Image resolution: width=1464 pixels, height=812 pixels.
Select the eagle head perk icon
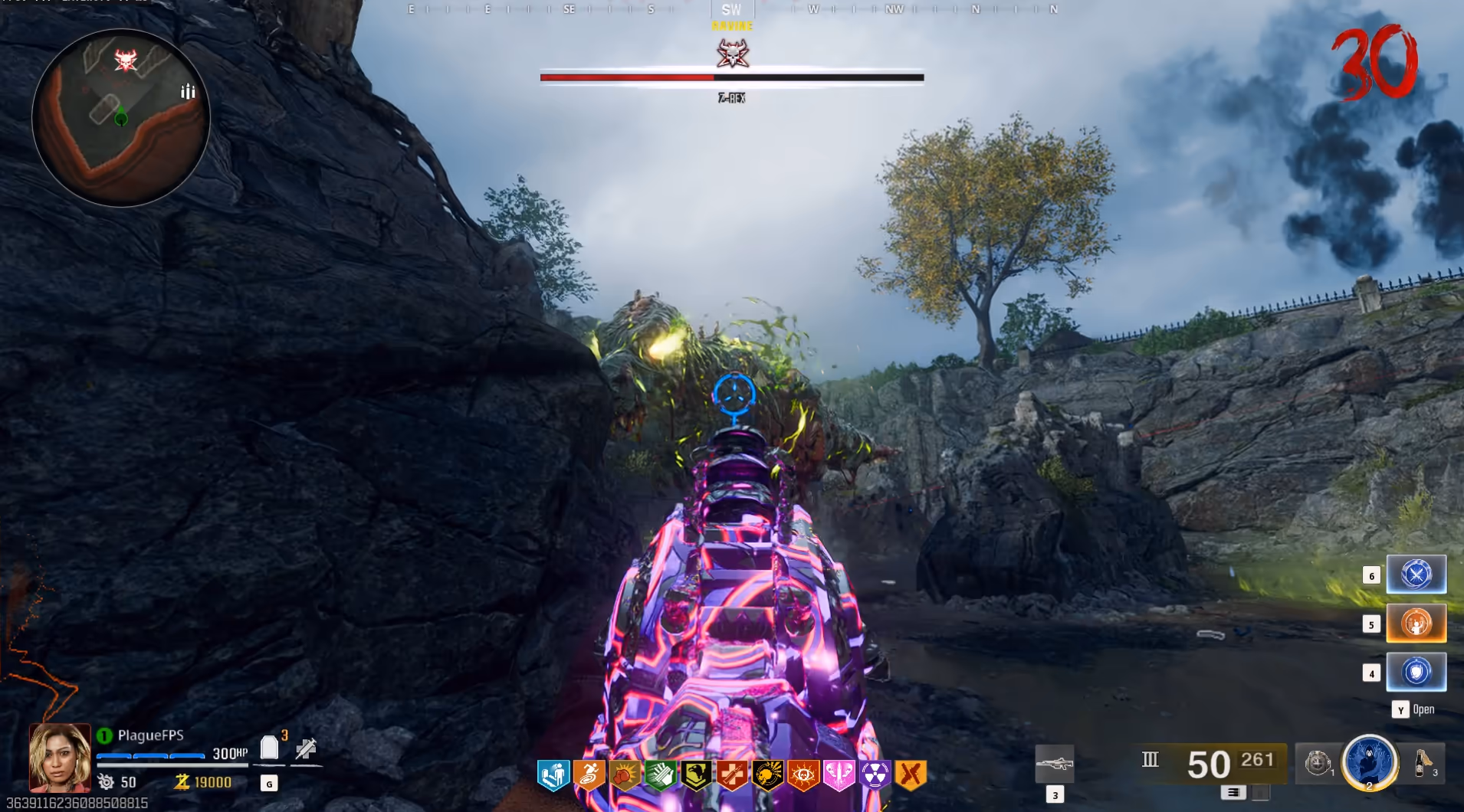(696, 775)
